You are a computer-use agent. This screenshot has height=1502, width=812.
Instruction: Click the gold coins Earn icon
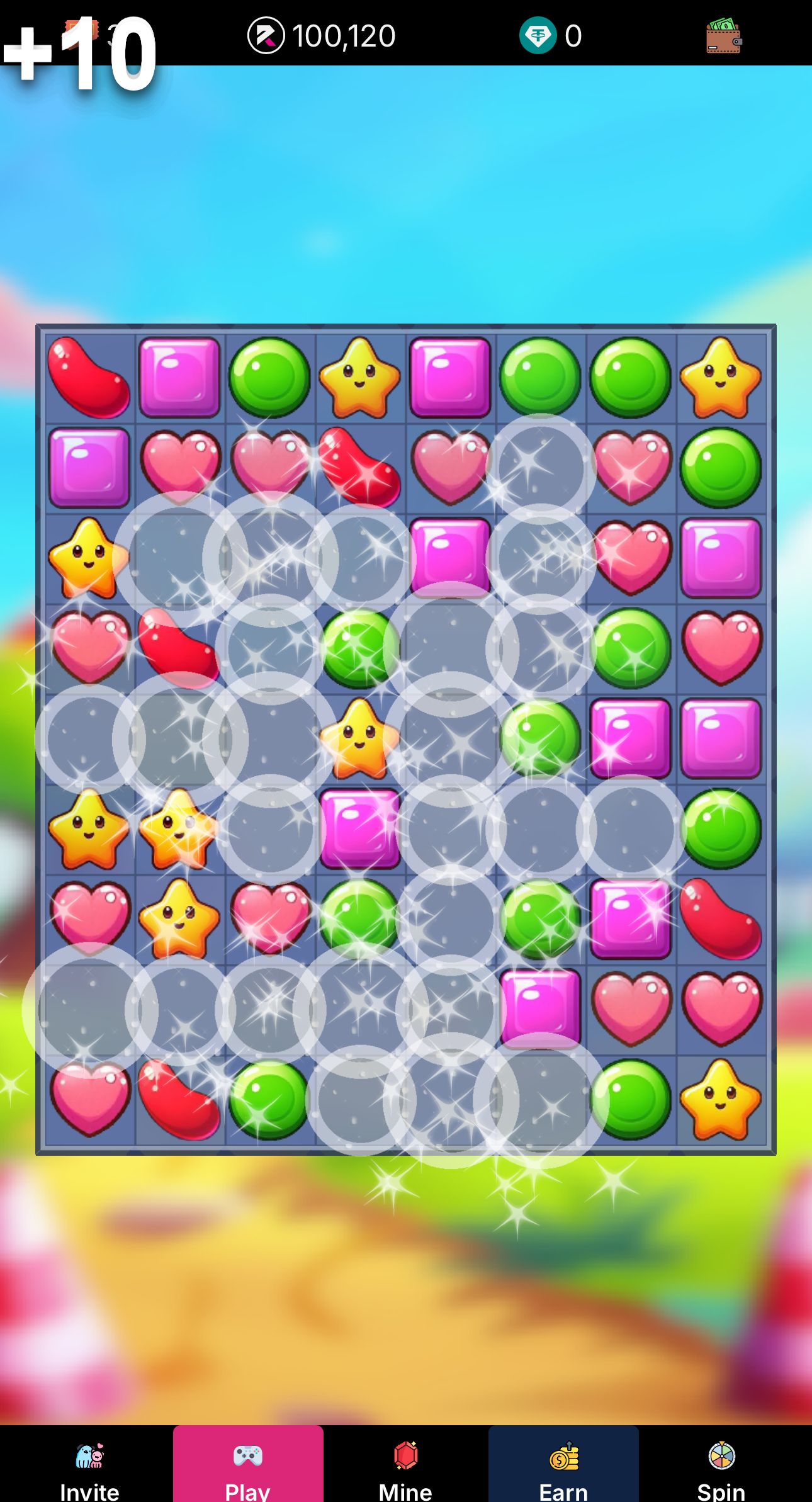(565, 1454)
